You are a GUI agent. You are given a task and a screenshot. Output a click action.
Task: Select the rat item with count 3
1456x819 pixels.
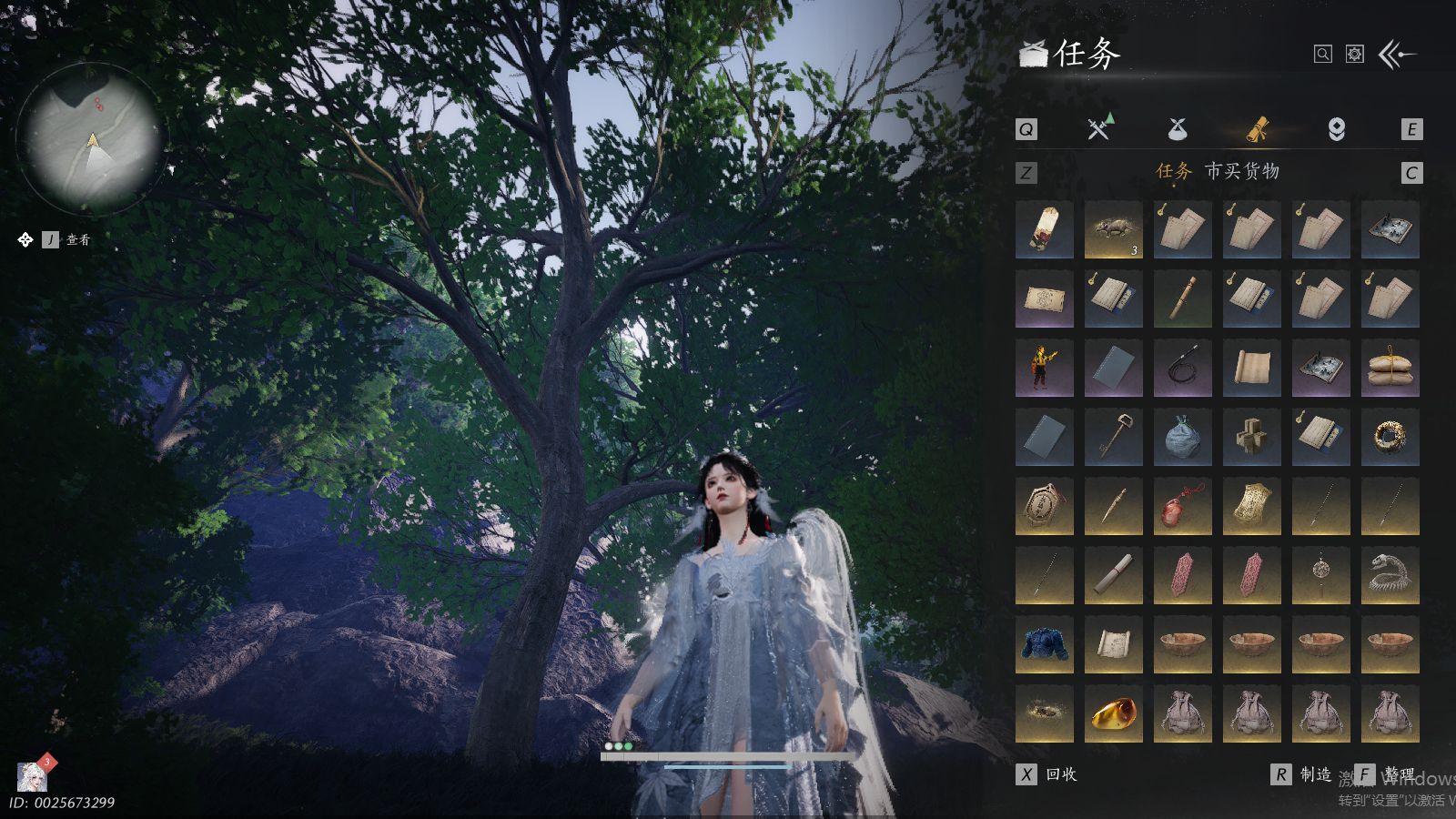pyautogui.click(x=1113, y=229)
